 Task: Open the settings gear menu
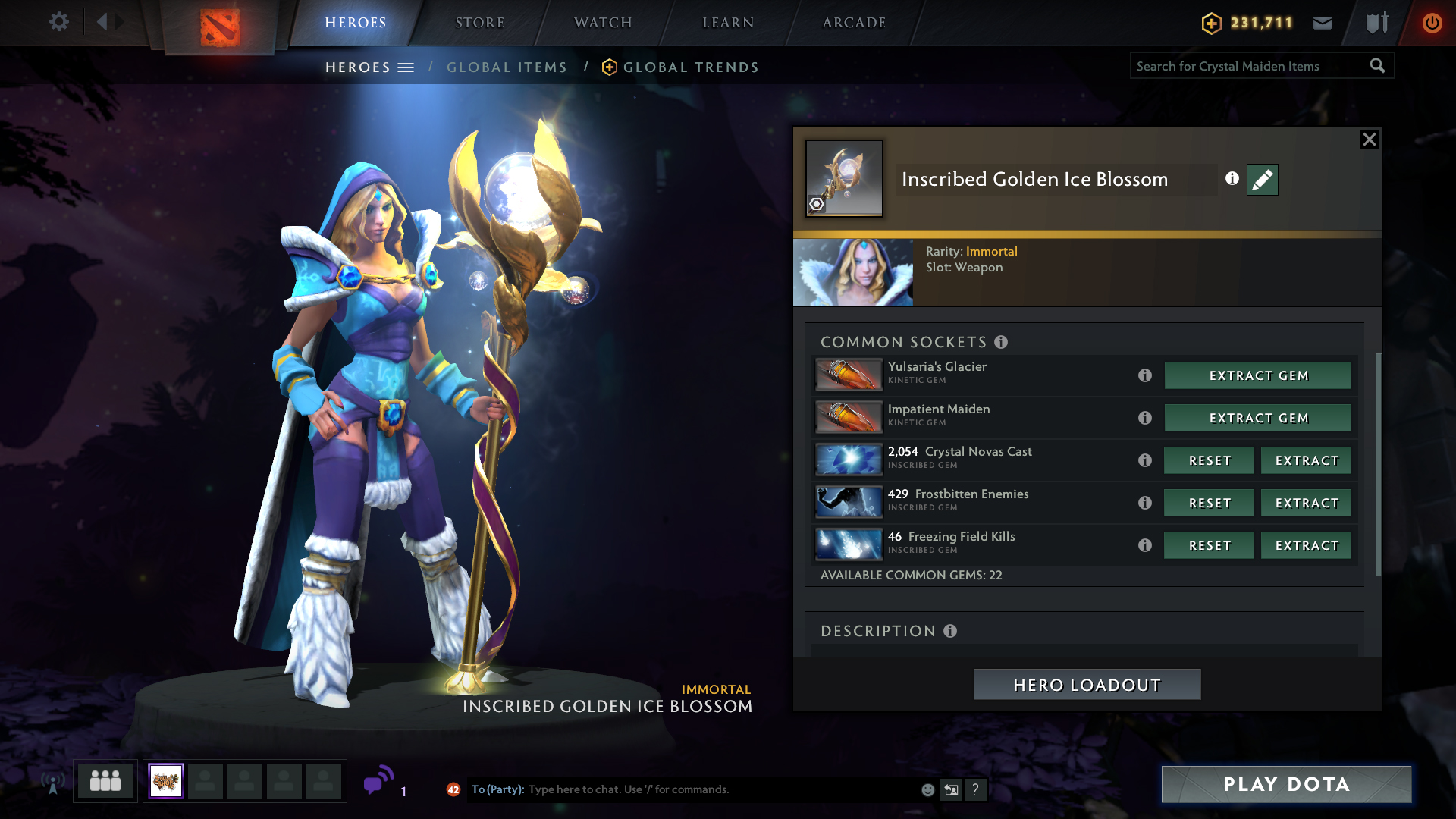point(58,22)
